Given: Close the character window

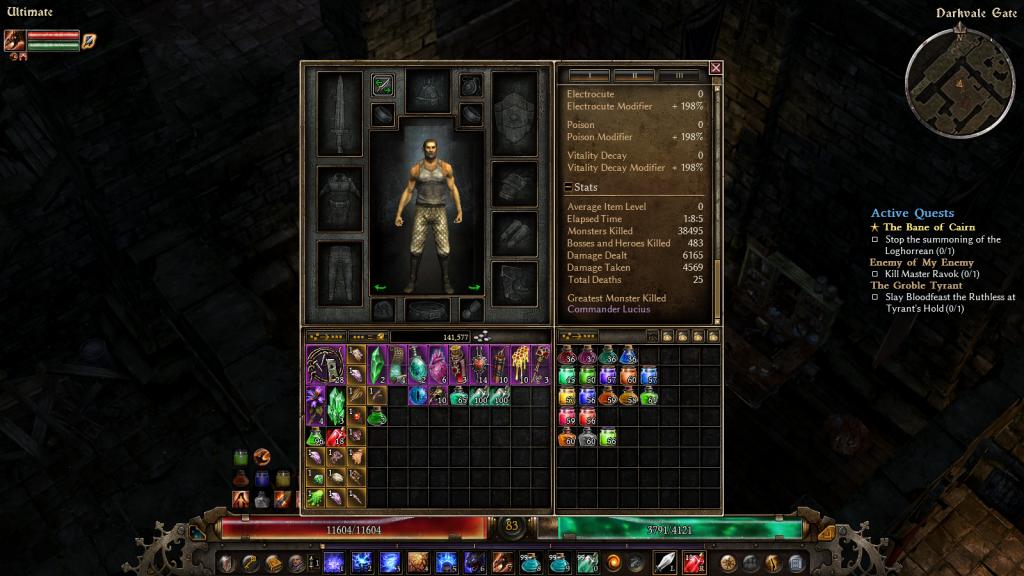Looking at the screenshot, I should click(715, 68).
